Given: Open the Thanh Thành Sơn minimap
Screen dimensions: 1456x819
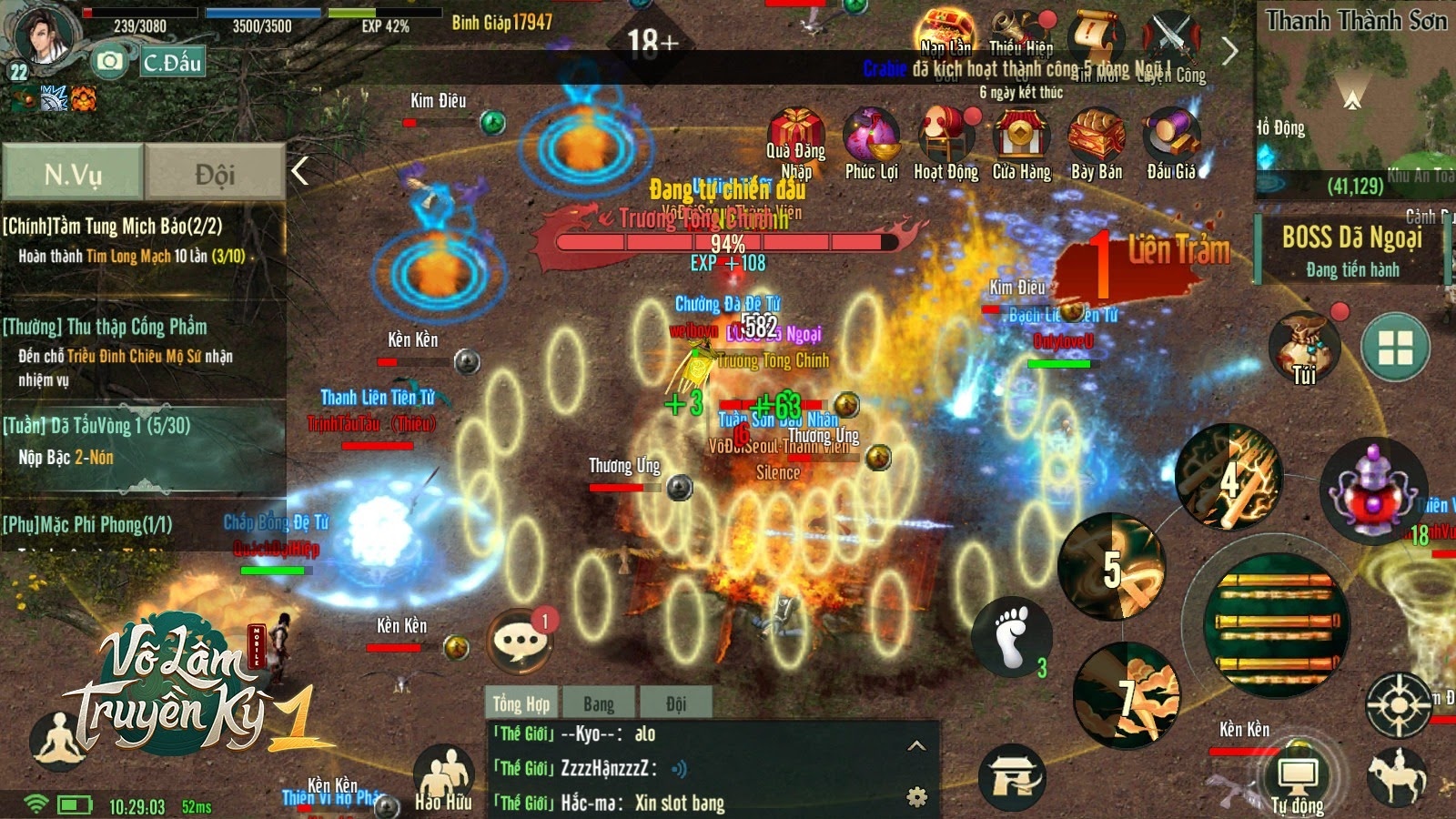Looking at the screenshot, I should [1355, 100].
